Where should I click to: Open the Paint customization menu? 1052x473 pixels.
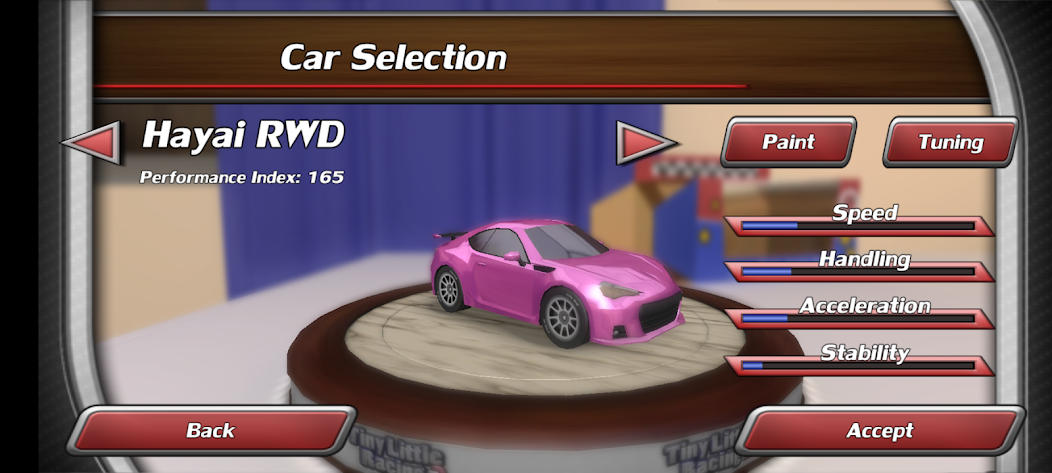point(788,142)
